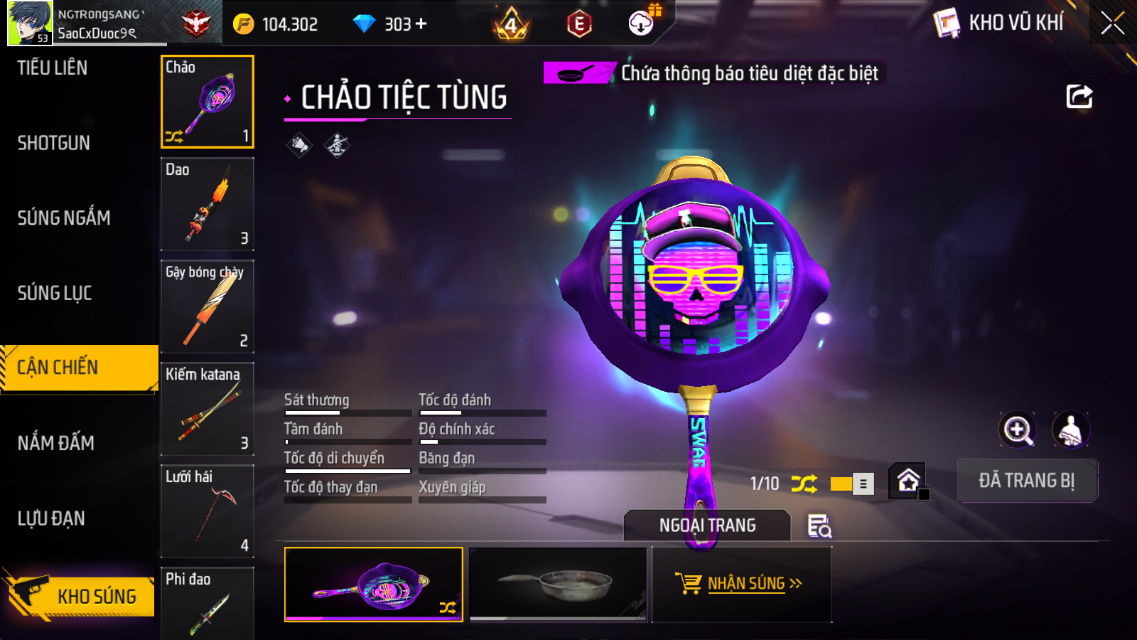Choose the Súng Lục category
This screenshot has width=1137, height=640.
55,293
